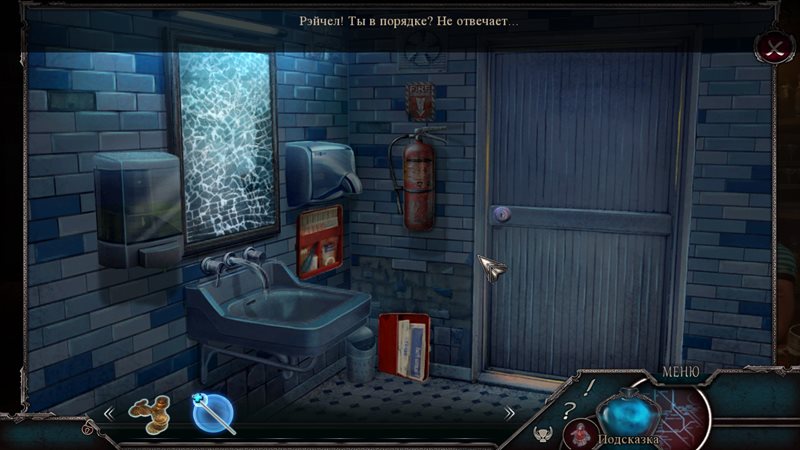Image resolution: width=800 pixels, height=450 pixels.
Task: Move inventory right with the arrow
Action: click(x=509, y=412)
